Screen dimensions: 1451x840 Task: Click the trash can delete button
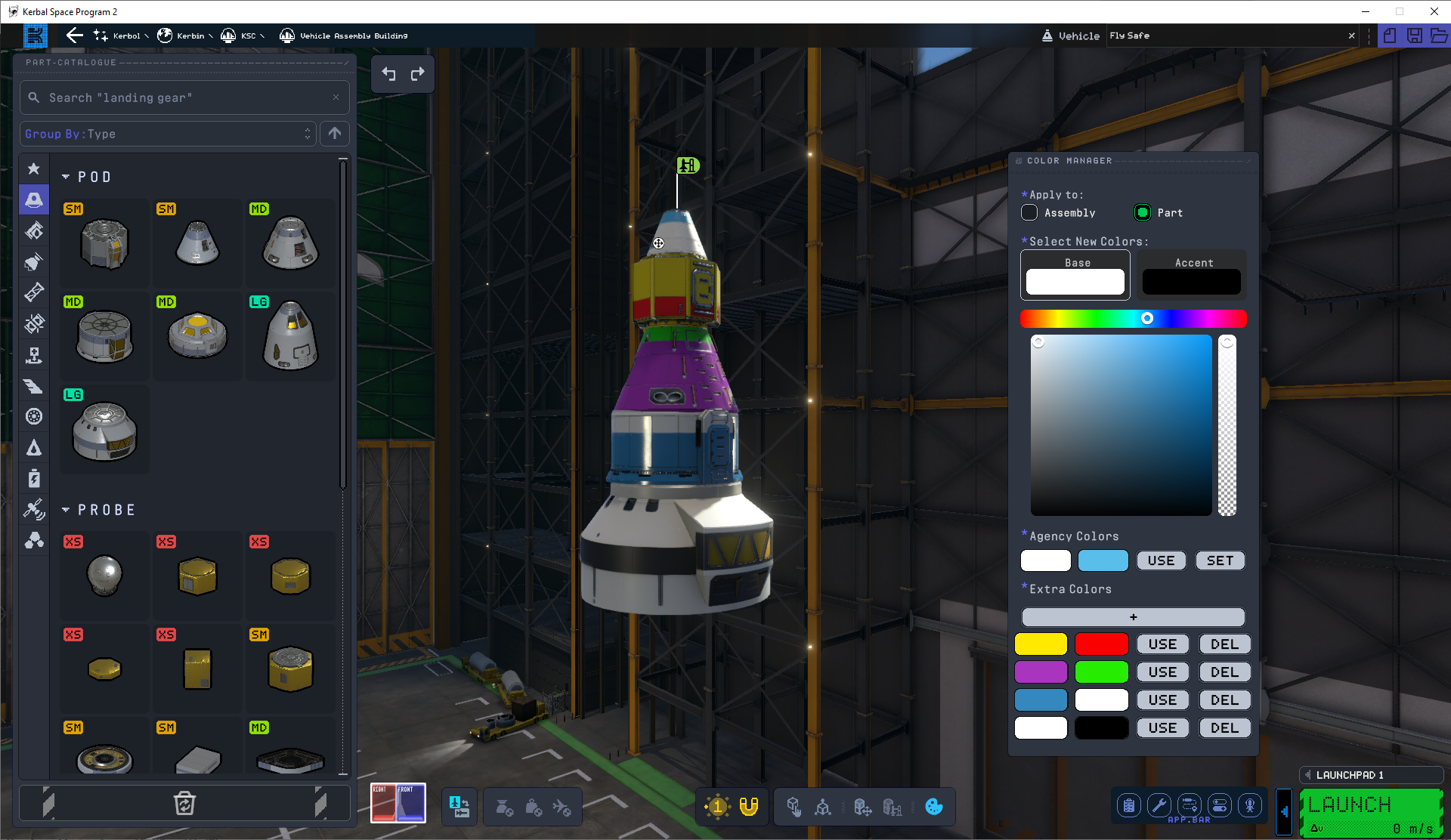click(184, 803)
